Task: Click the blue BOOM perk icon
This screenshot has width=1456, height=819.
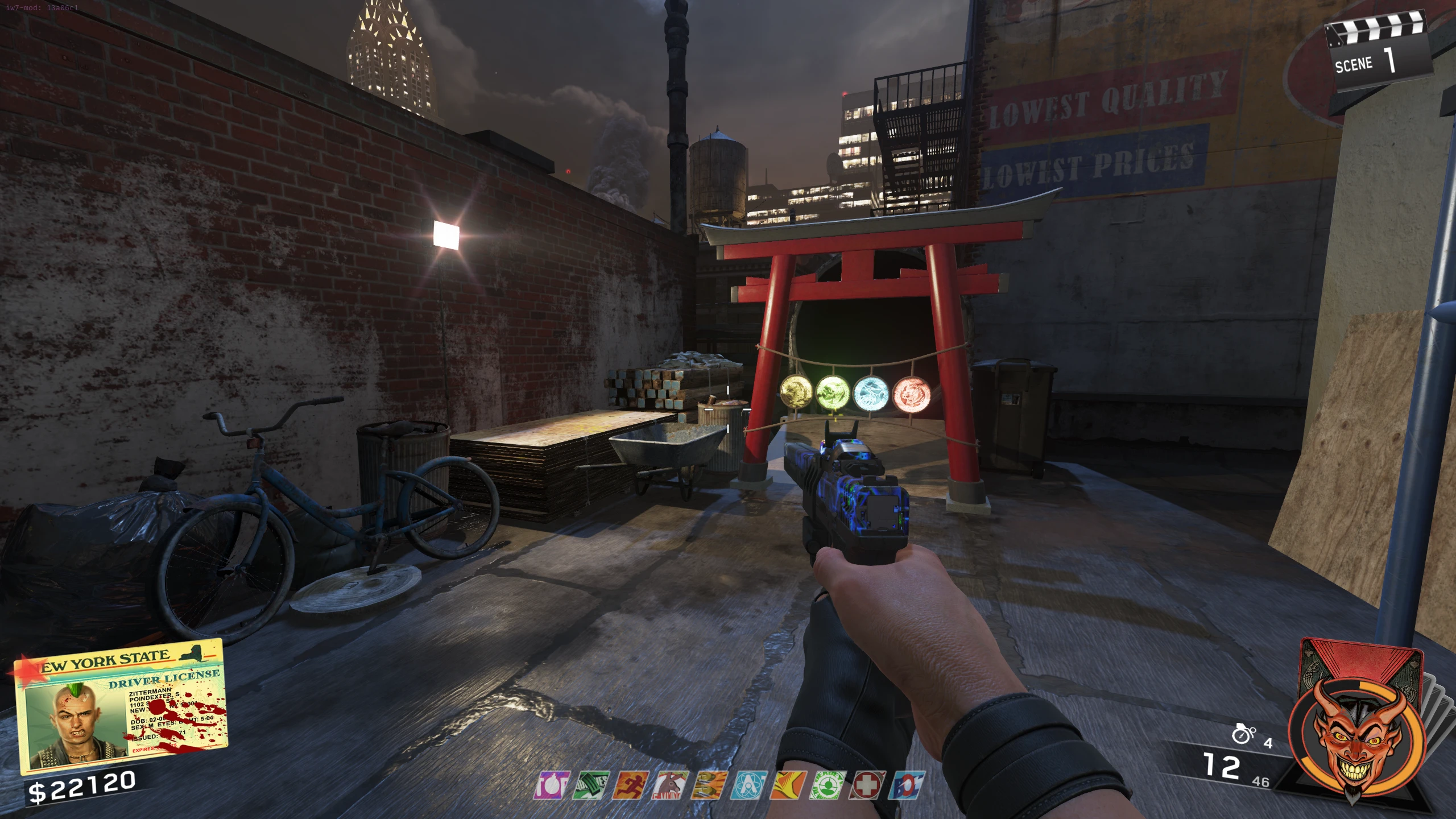Action: tap(907, 785)
